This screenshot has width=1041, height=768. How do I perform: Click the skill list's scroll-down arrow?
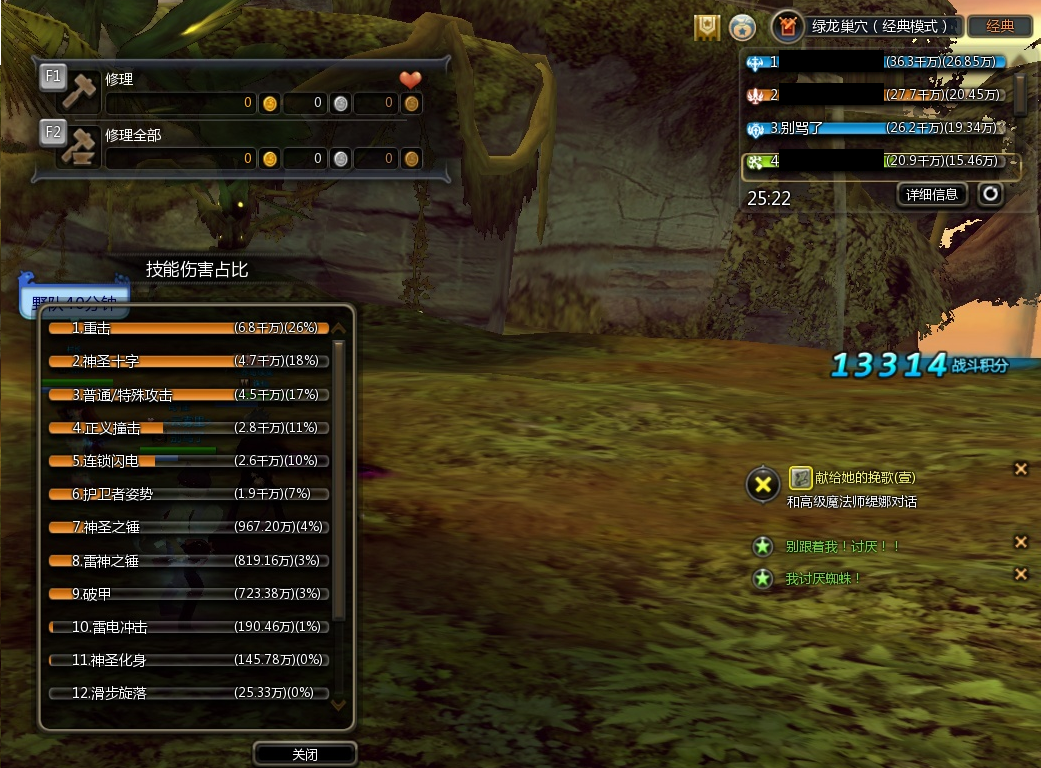pyautogui.click(x=338, y=705)
